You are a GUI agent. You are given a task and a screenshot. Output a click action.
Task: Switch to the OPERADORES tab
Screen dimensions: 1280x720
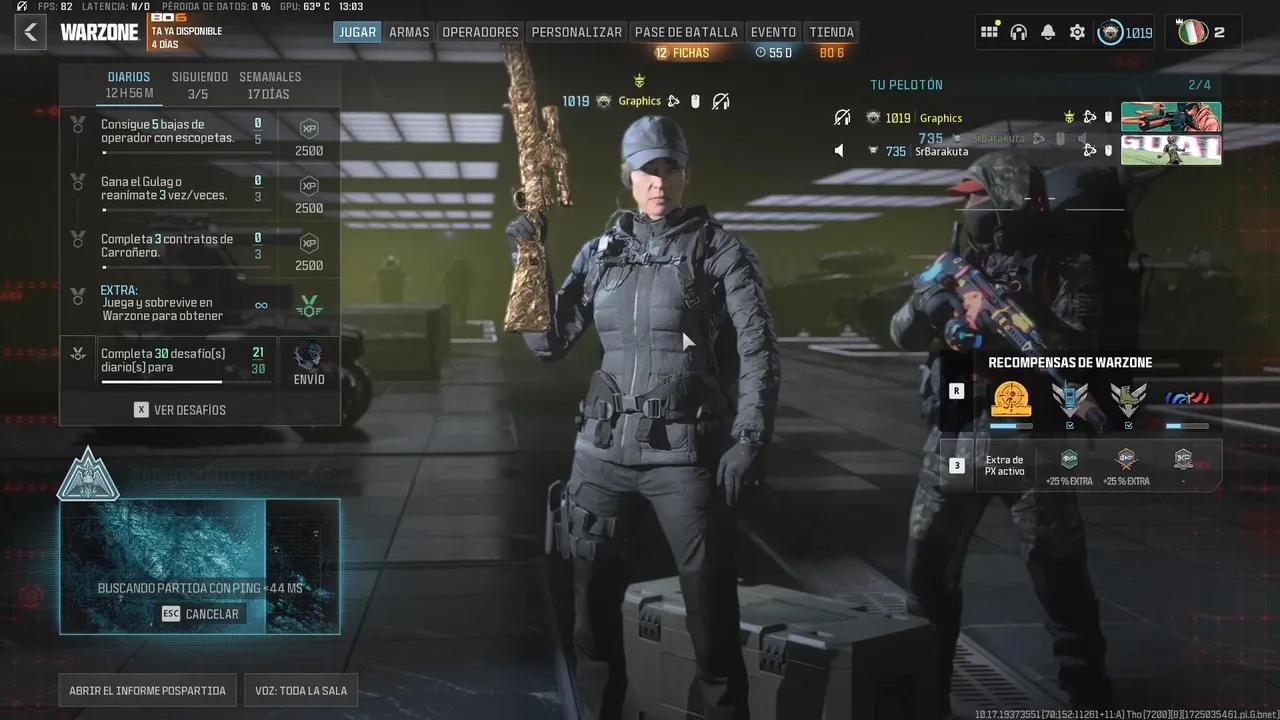click(480, 31)
